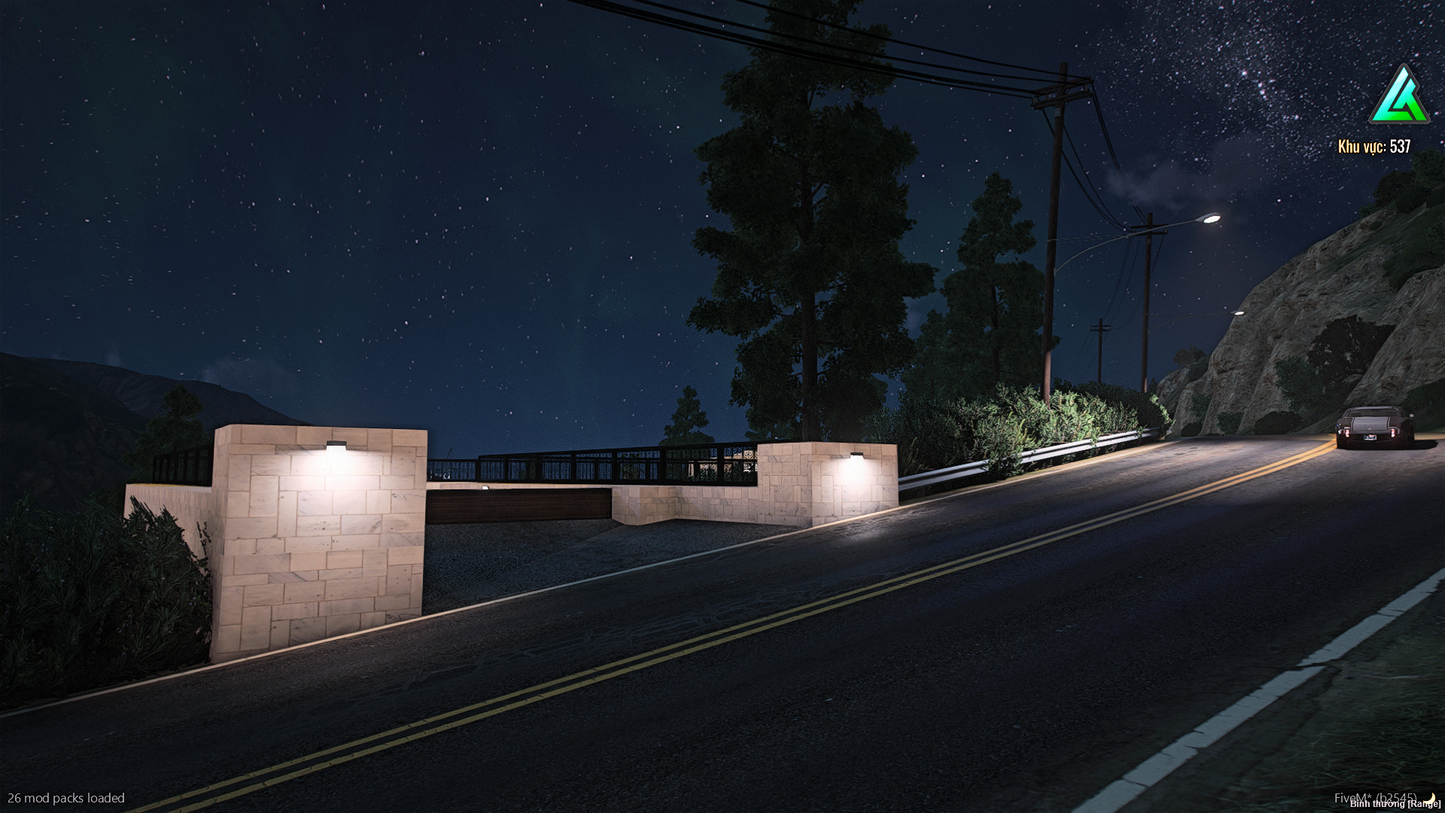1445x813 pixels.
Task: Click the crescent moon icon
Action: (x=1431, y=798)
